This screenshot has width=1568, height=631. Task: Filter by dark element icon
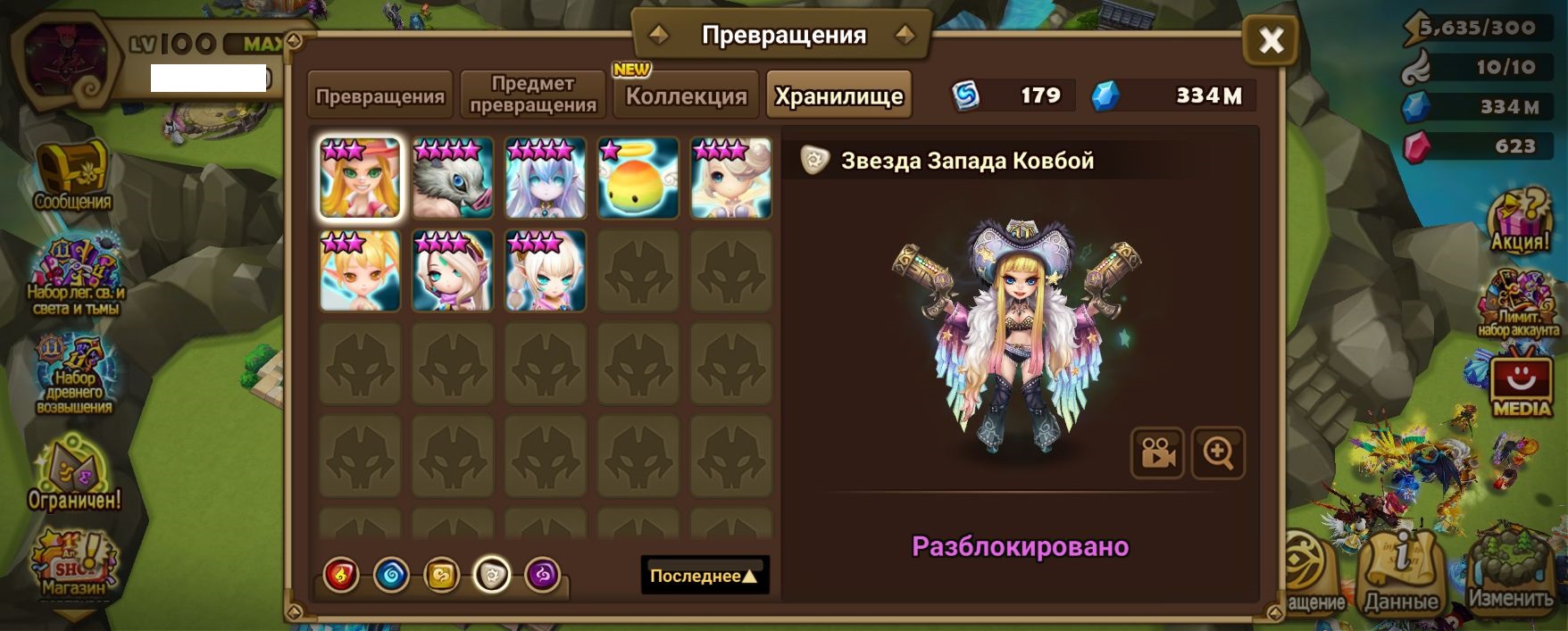[542, 575]
